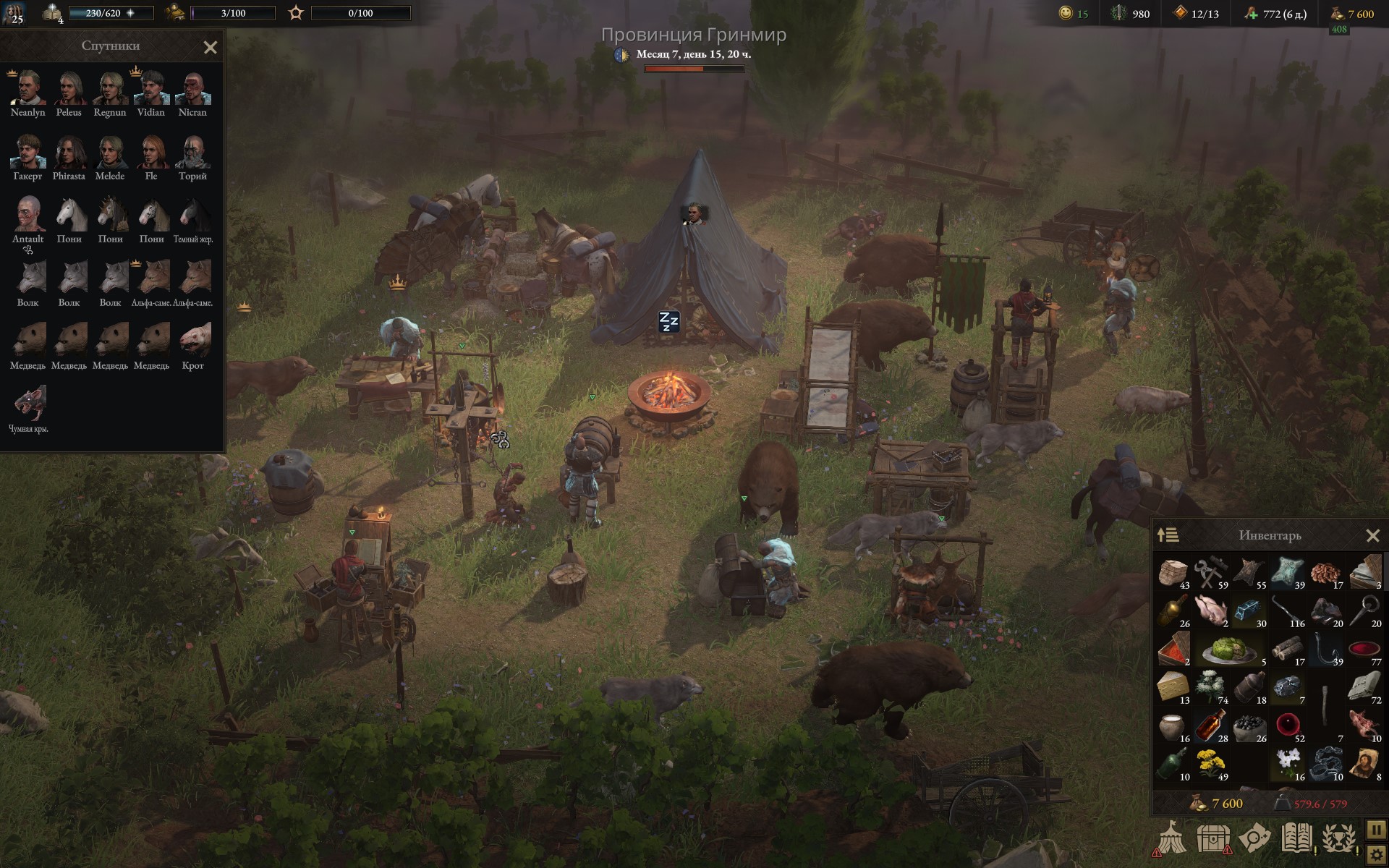Select the Темный жеребец dark horse portrait

tap(192, 215)
